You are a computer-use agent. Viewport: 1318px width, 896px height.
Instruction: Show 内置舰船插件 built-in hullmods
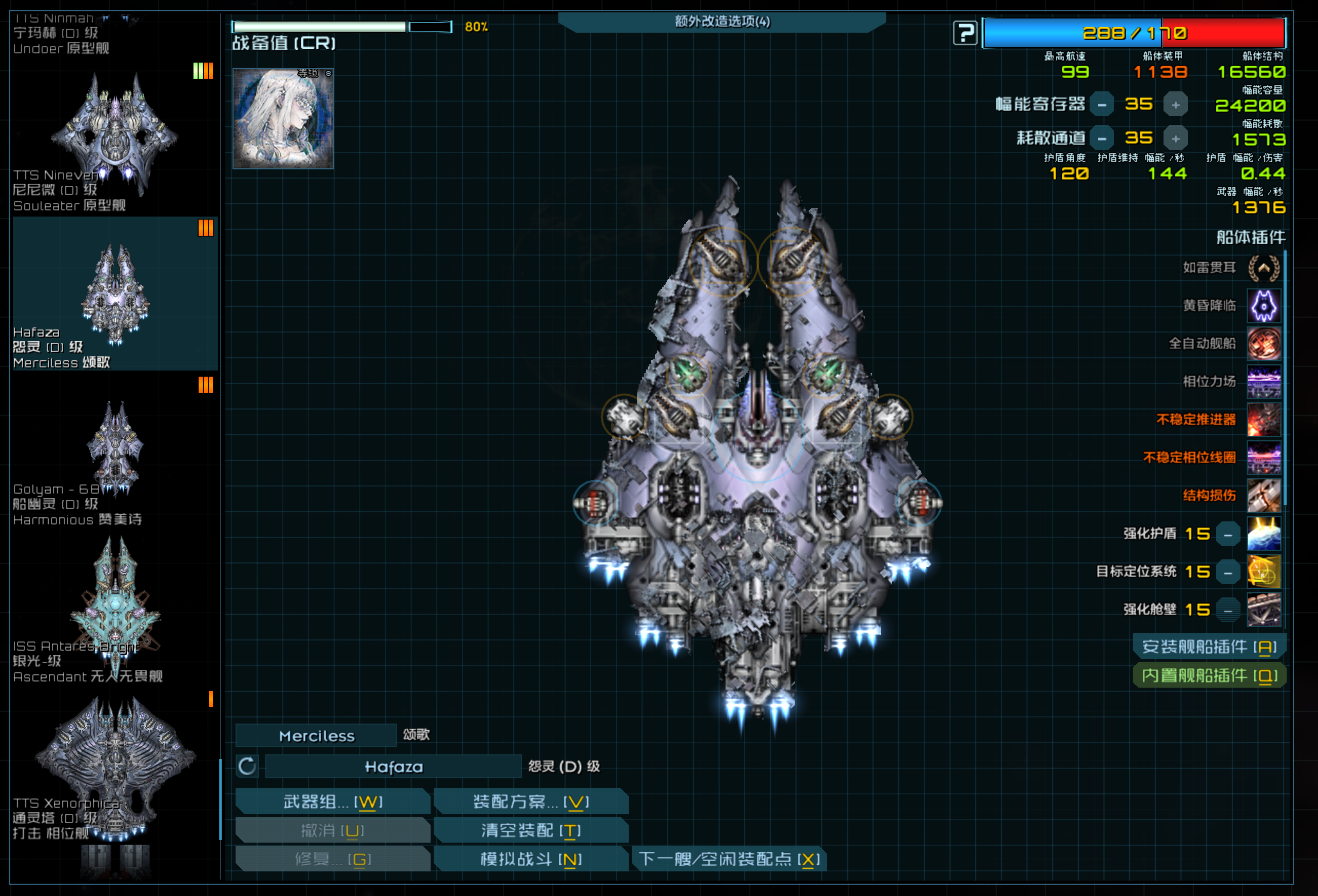coord(1209,675)
